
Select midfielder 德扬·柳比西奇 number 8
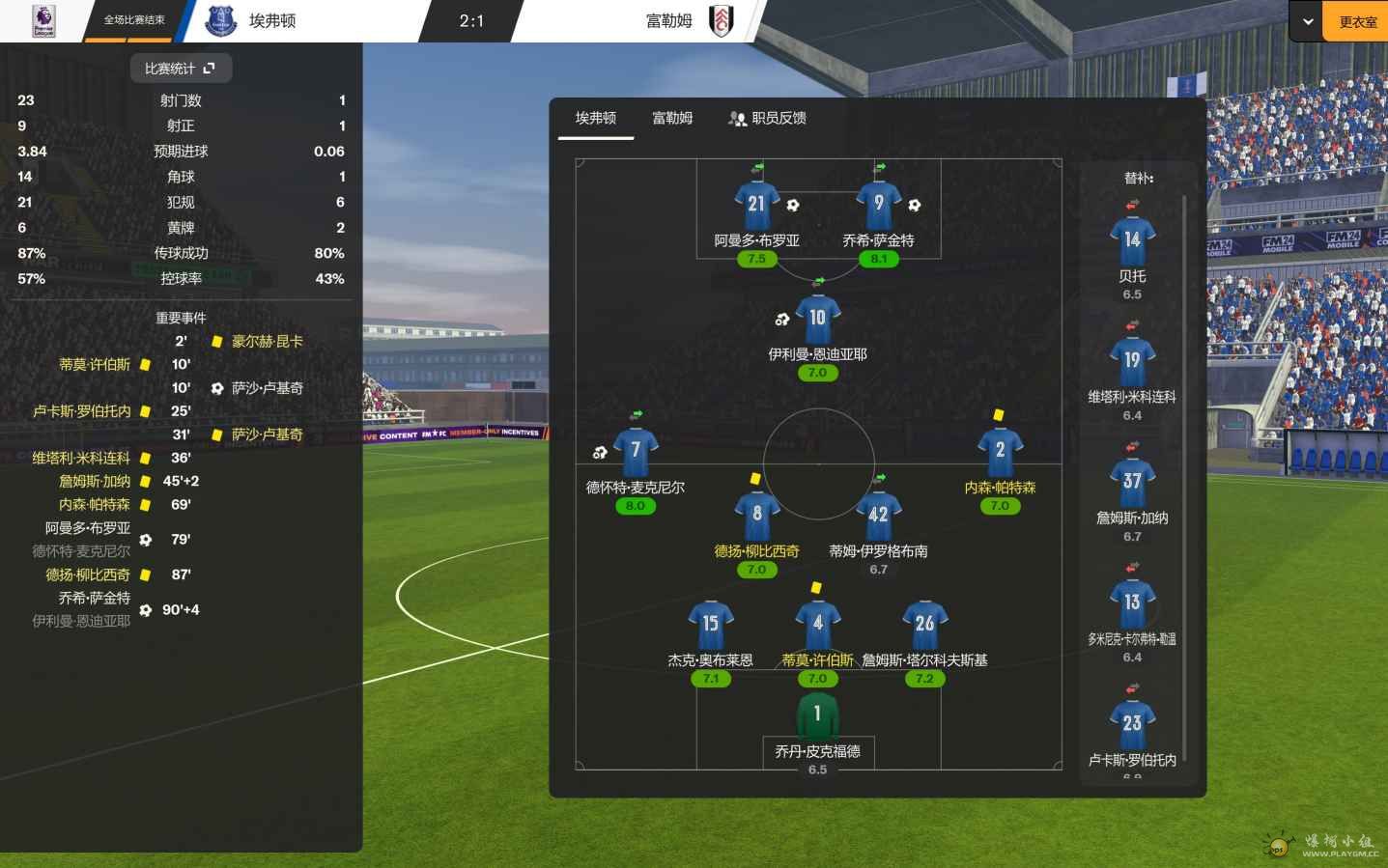coord(756,515)
